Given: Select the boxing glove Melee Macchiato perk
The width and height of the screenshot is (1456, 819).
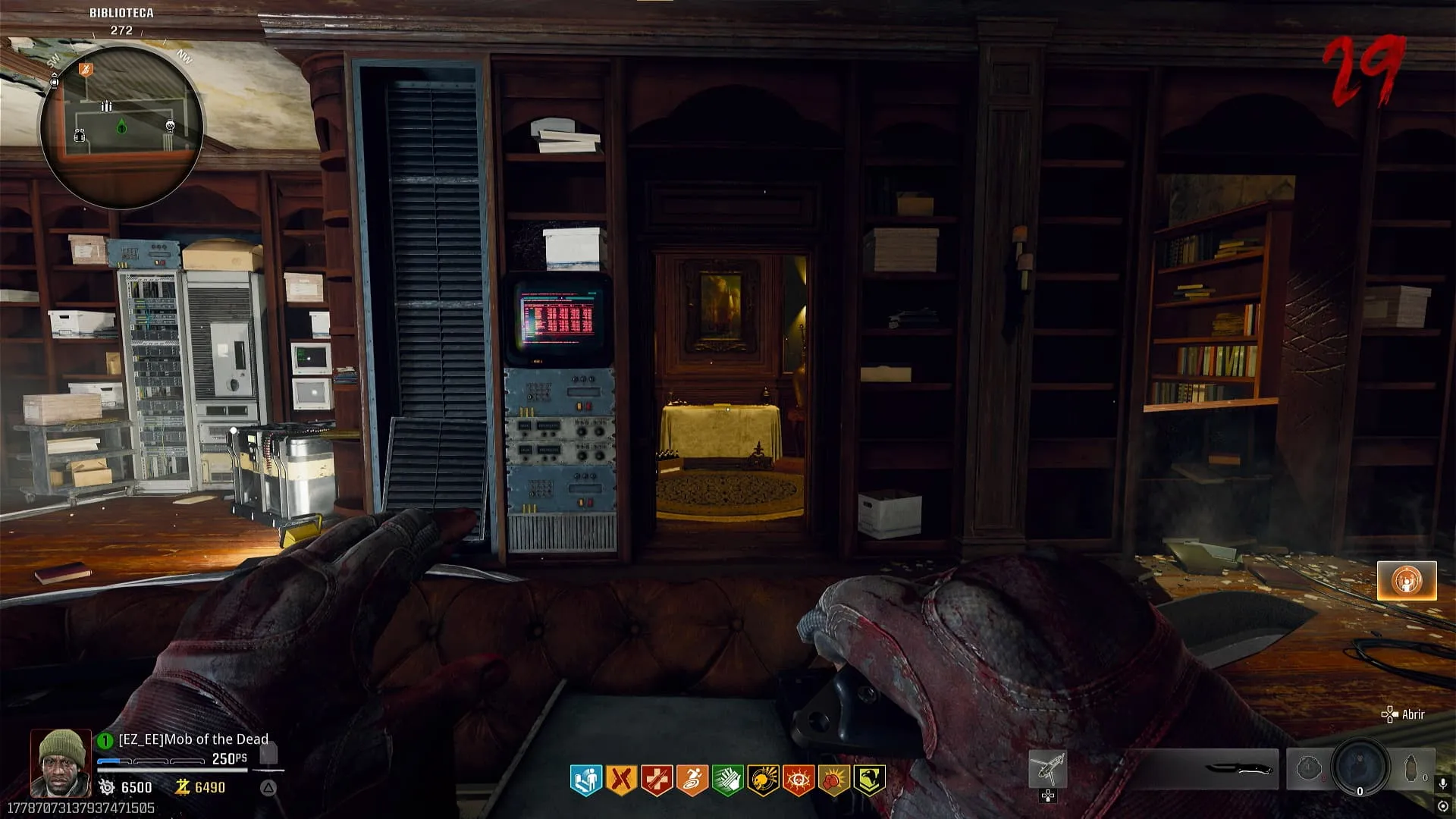Looking at the screenshot, I should coord(833,780).
